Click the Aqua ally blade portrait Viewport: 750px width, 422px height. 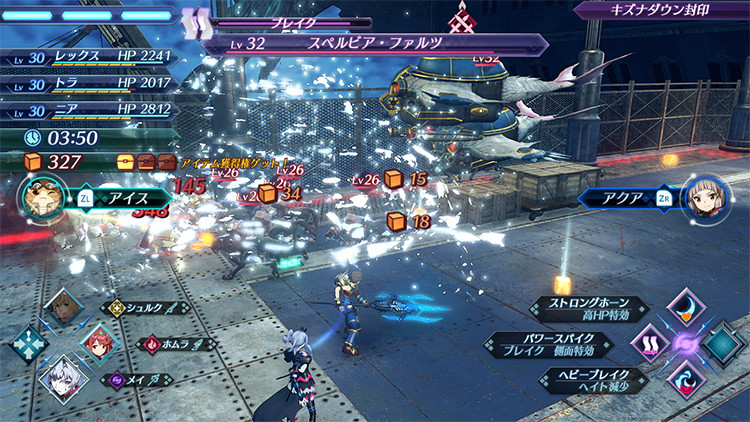tap(703, 198)
